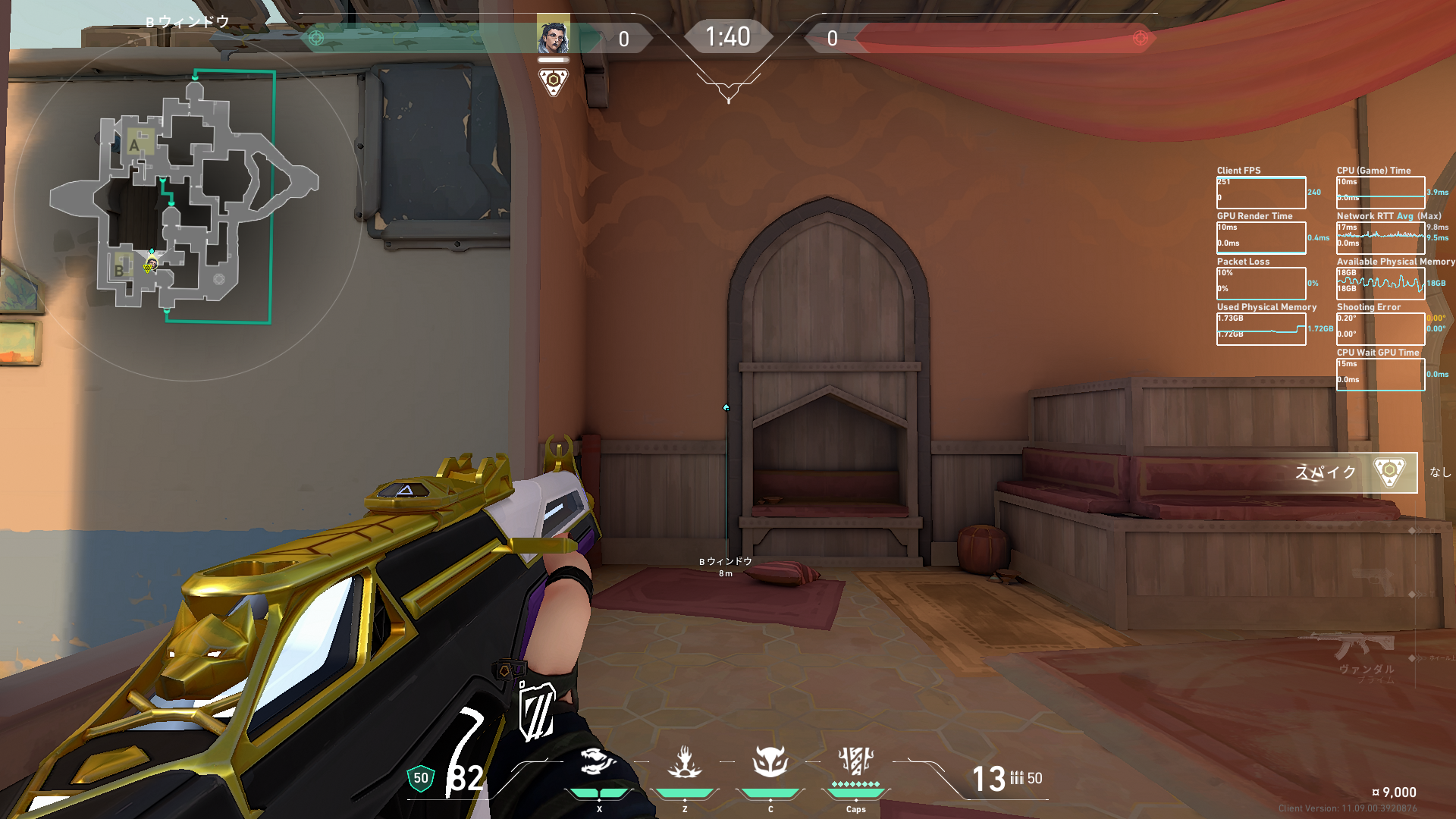This screenshot has width=1456, height=819.
Task: Trigger the horned-mask ability
Action: point(770,762)
